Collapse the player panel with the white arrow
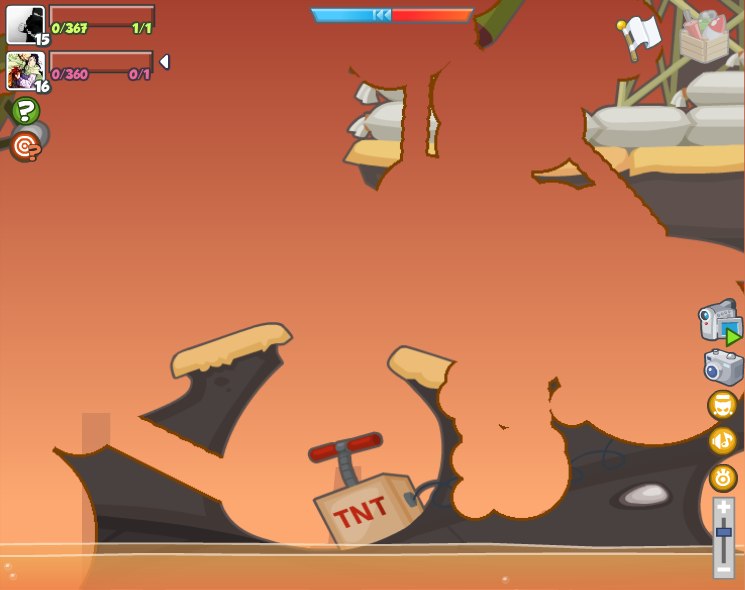 click(x=164, y=62)
